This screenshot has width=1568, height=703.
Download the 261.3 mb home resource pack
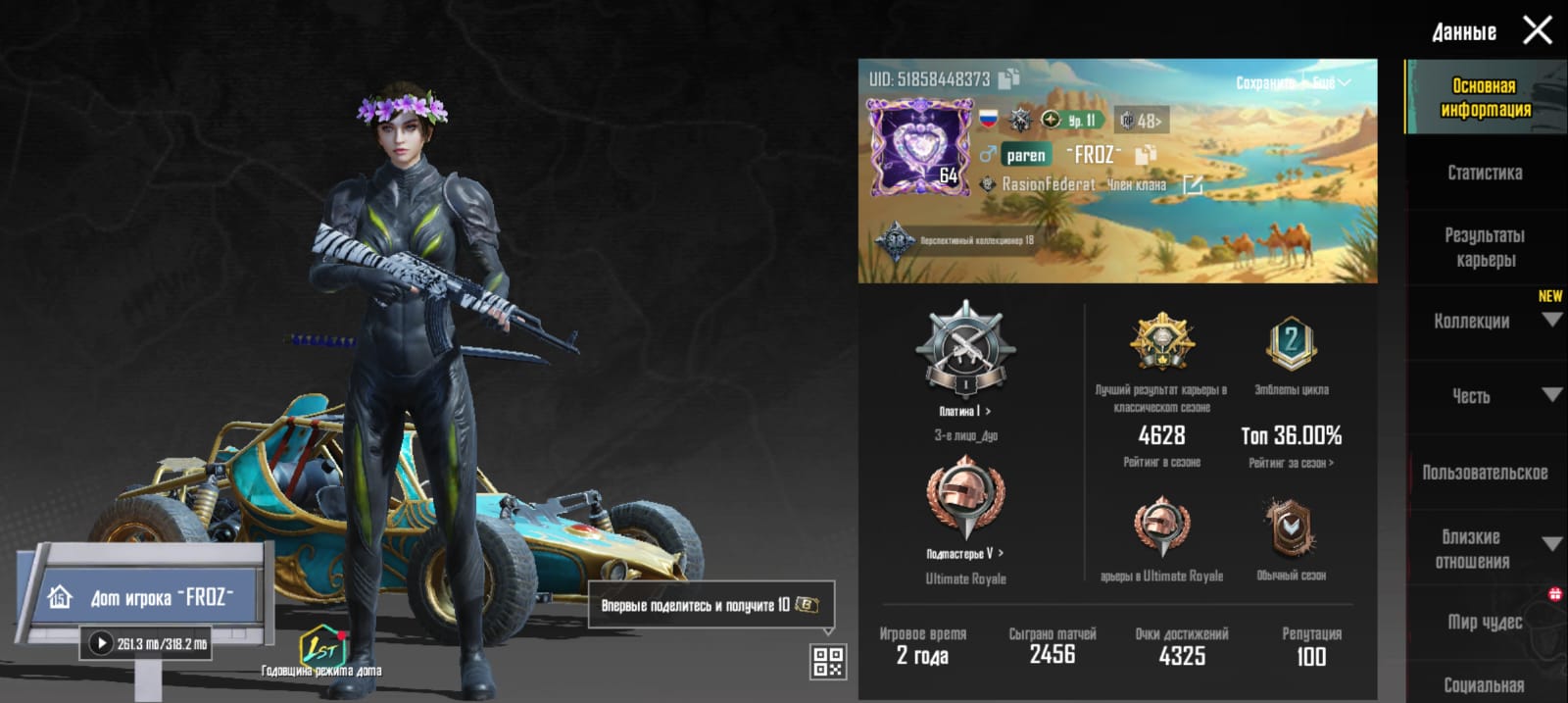tap(101, 643)
